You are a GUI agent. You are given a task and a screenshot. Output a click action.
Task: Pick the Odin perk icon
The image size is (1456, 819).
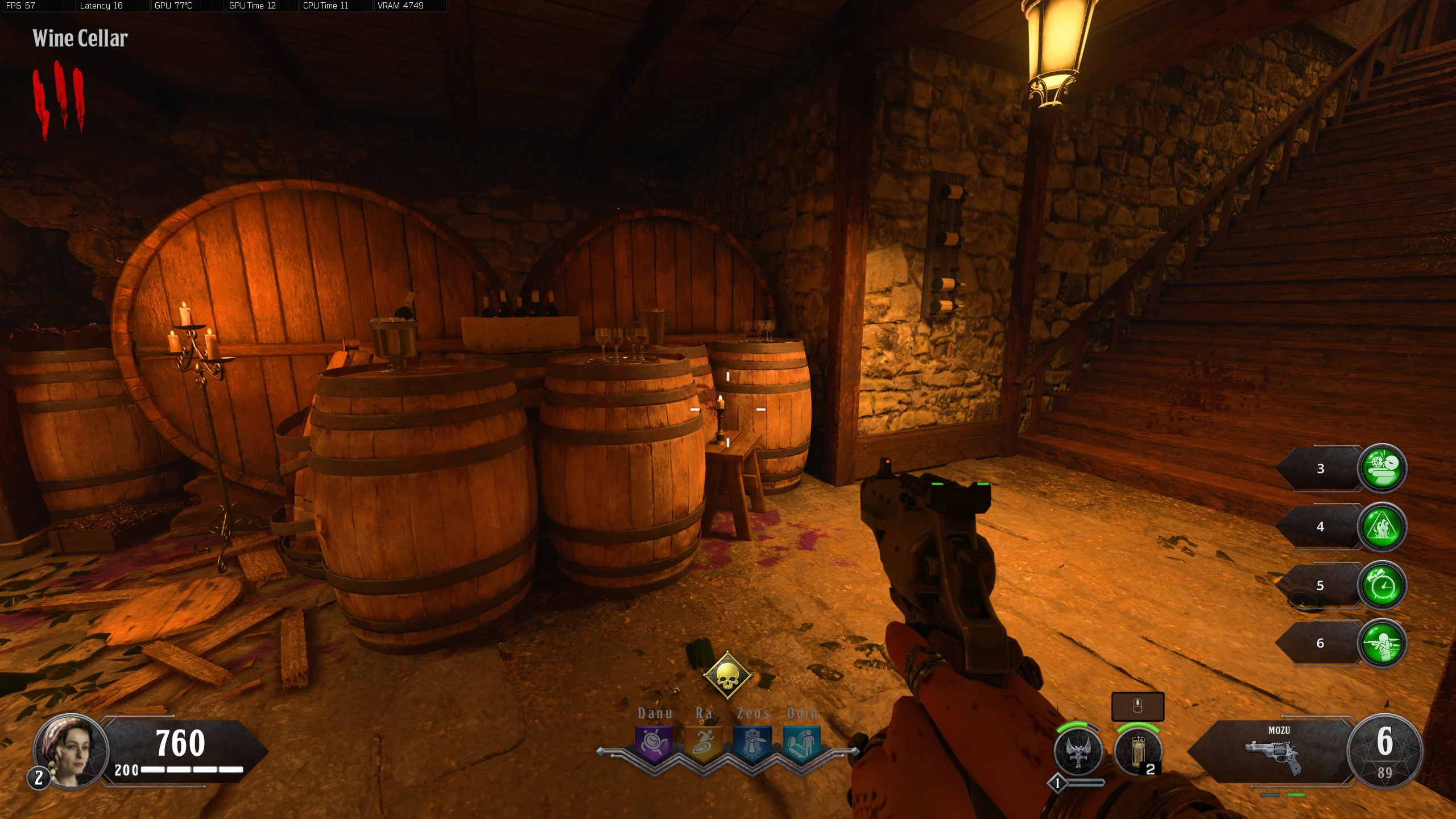click(801, 743)
